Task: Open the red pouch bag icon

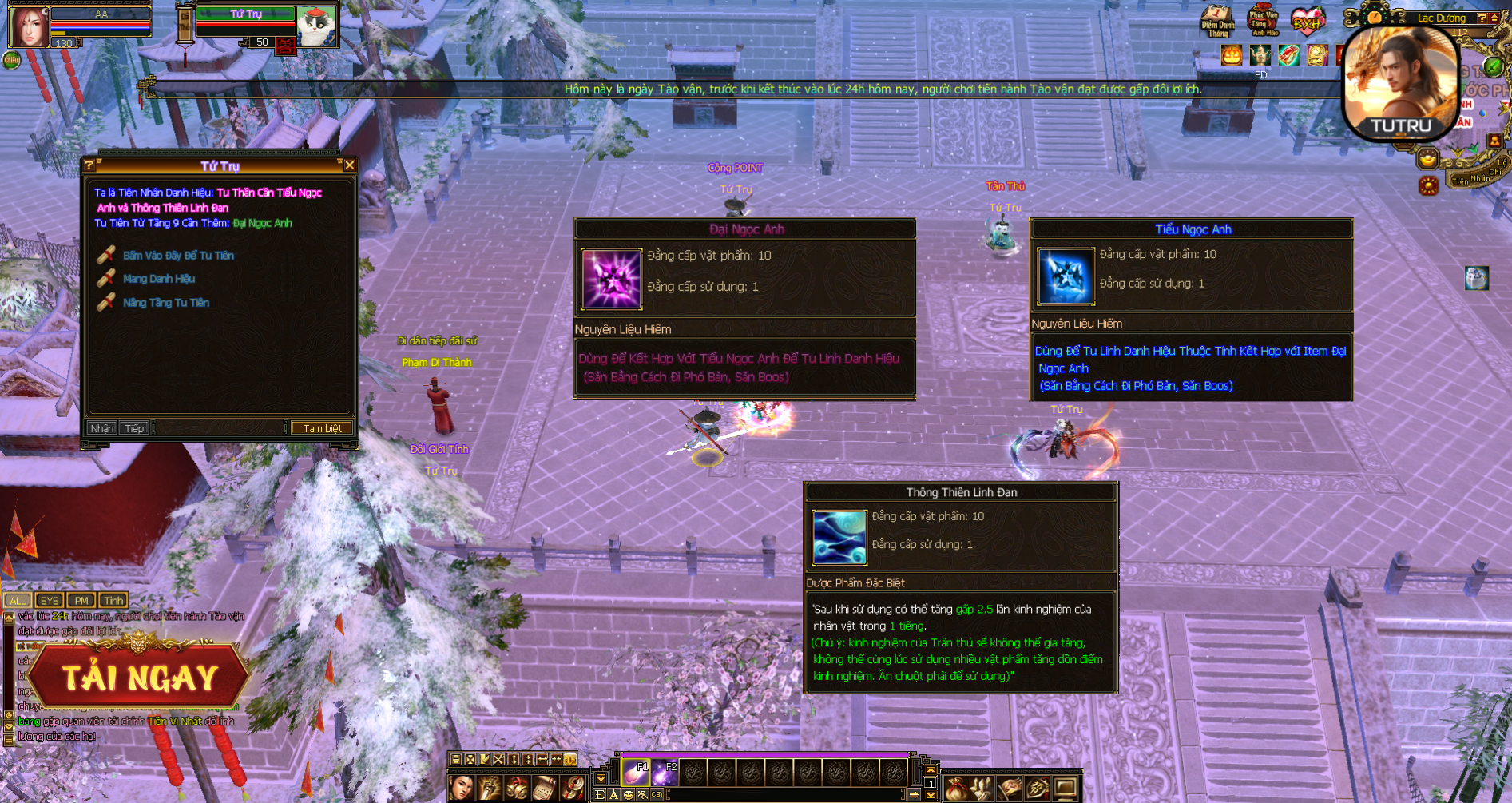Action: coord(955,789)
